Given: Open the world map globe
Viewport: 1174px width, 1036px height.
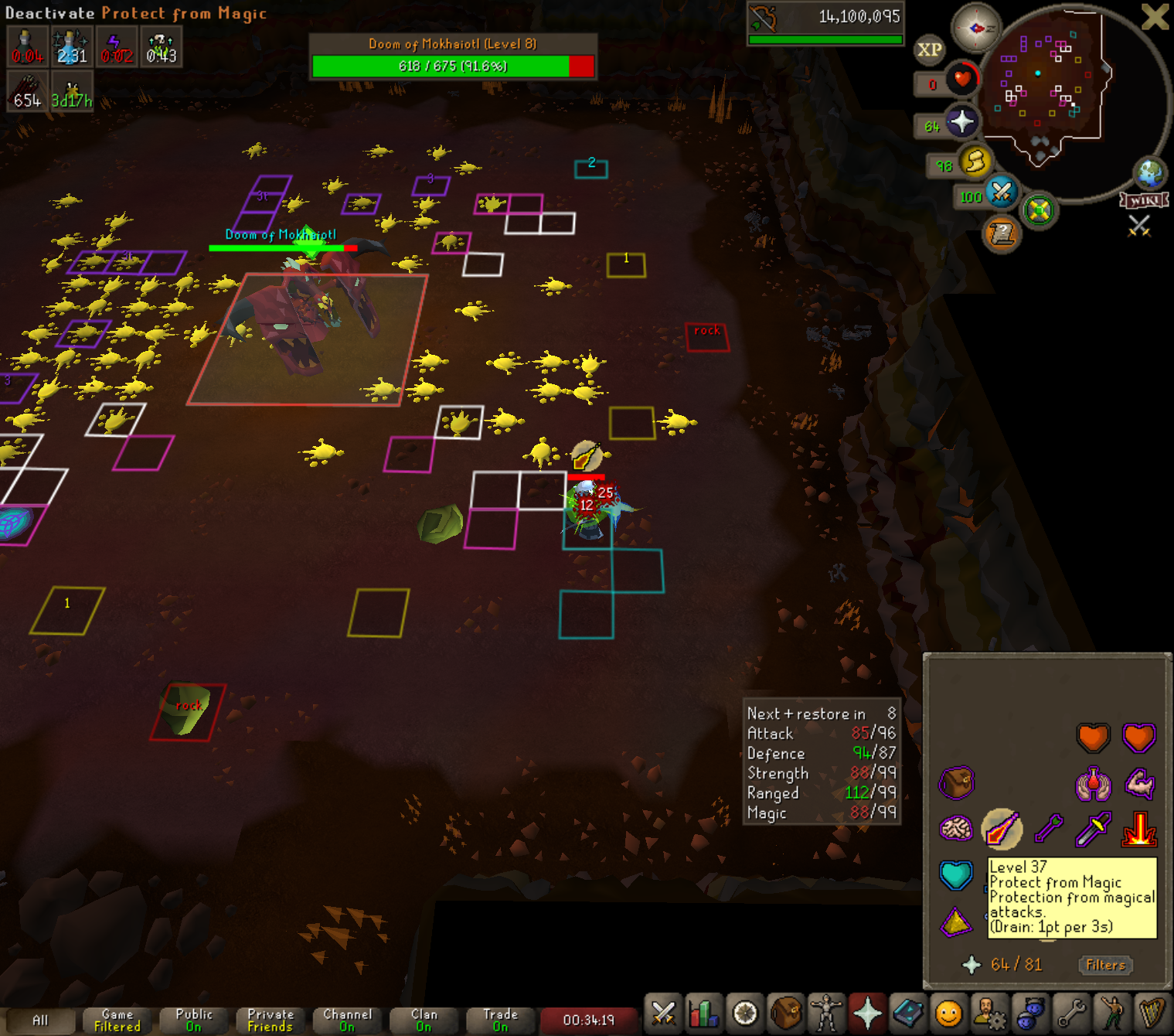Looking at the screenshot, I should (1149, 173).
